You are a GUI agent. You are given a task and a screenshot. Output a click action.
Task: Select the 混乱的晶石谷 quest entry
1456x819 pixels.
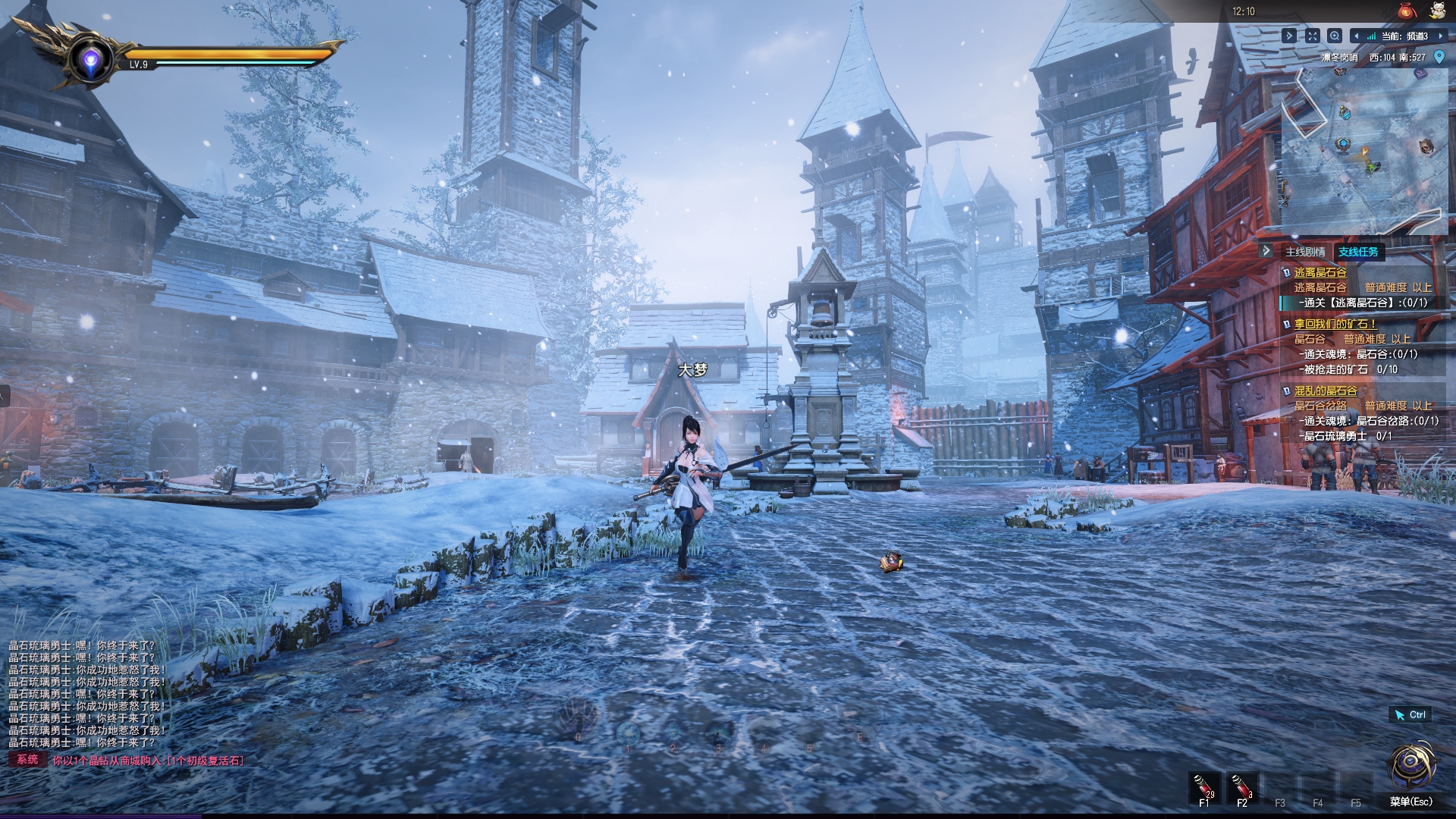pyautogui.click(x=1326, y=391)
